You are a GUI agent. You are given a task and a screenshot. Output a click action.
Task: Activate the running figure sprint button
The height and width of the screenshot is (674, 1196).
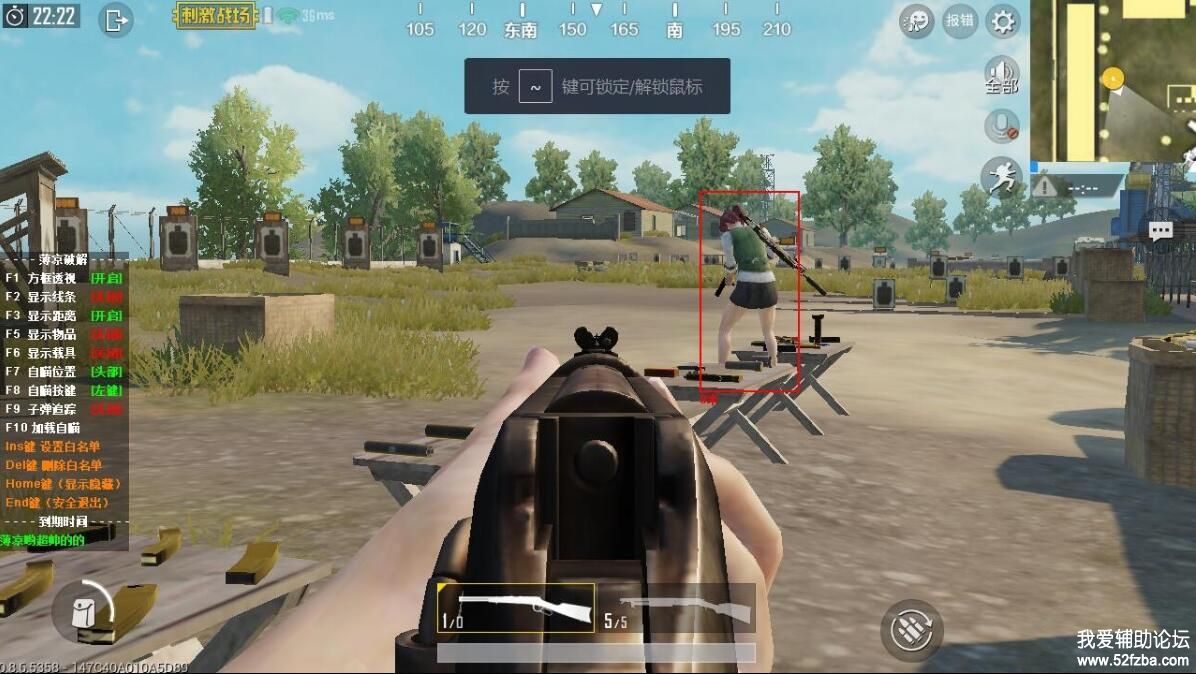point(1000,176)
